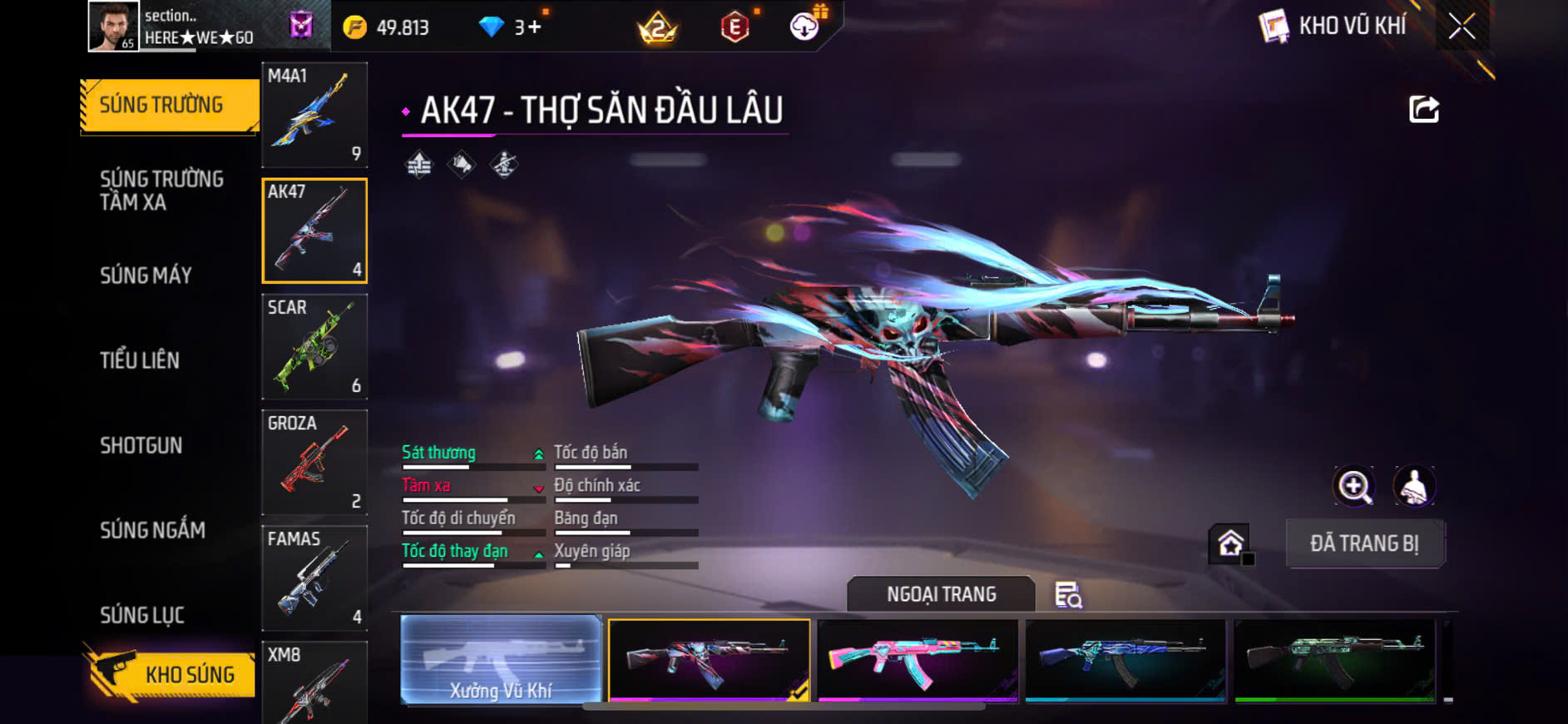Pick the FAMAS weapon tile
This screenshot has width=1568, height=724.
coord(314,578)
